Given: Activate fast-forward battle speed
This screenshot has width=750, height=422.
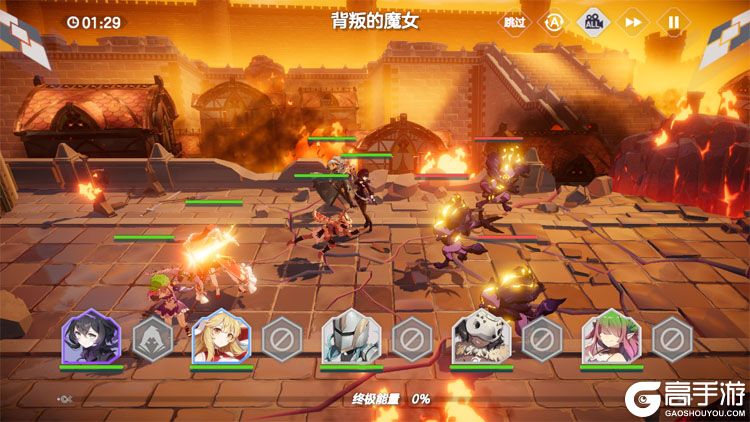Looking at the screenshot, I should coord(633,21).
